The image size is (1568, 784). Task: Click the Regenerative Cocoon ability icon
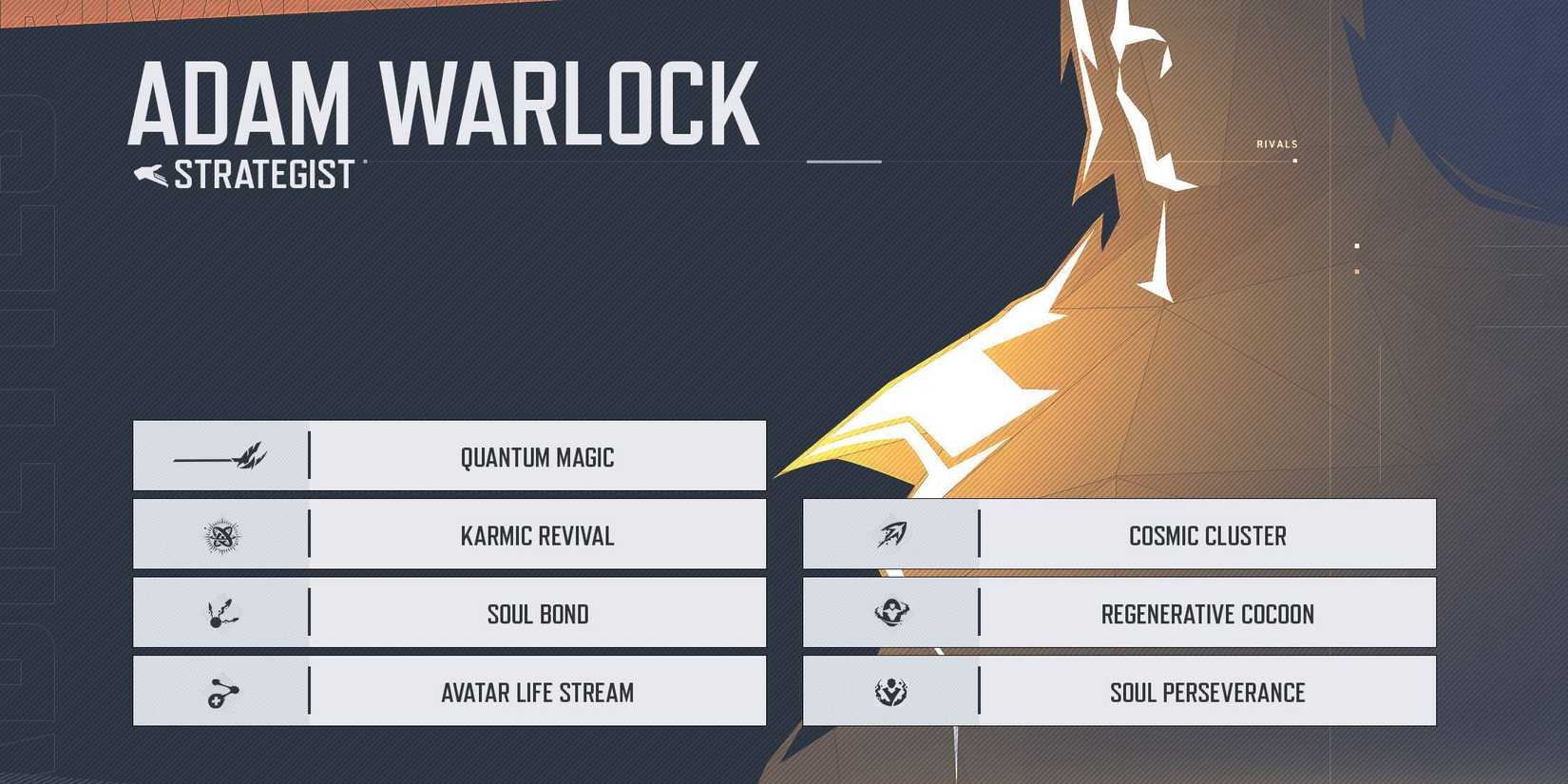pos(891,613)
